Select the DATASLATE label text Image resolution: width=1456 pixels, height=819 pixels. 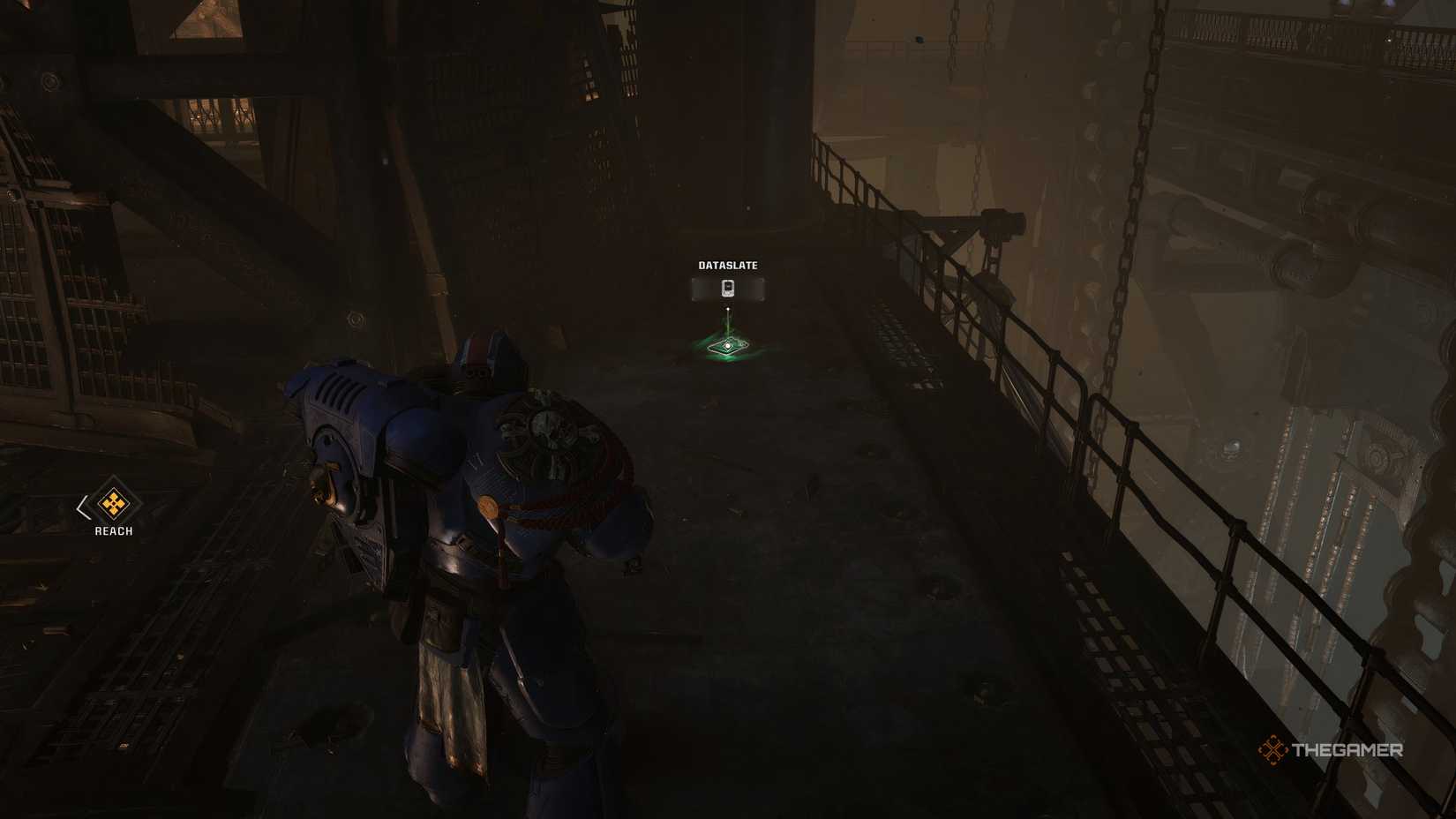[727, 264]
